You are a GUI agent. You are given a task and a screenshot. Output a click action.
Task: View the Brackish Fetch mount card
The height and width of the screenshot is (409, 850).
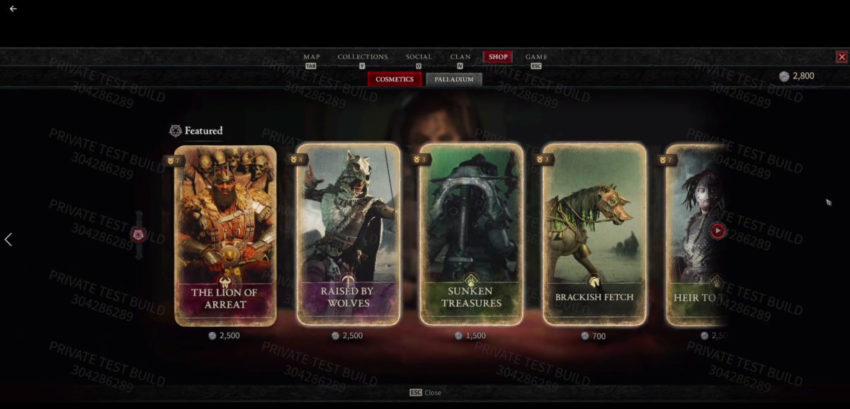pos(594,235)
